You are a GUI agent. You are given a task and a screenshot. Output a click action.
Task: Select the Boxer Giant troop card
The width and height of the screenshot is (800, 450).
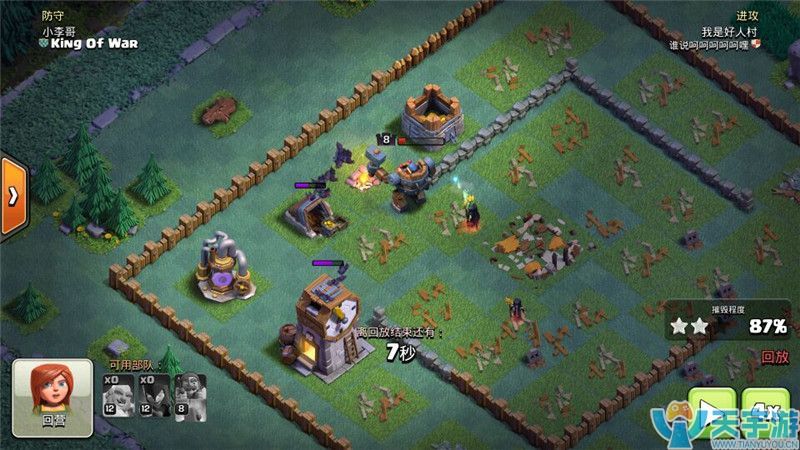click(x=117, y=394)
